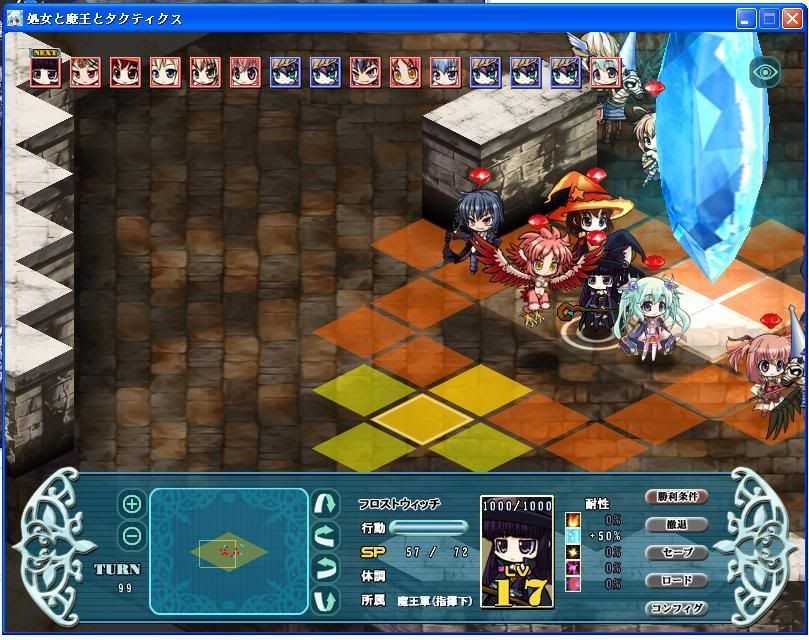Open the コンフィグ config menu
This screenshot has width=809, height=640.
[x=677, y=608]
